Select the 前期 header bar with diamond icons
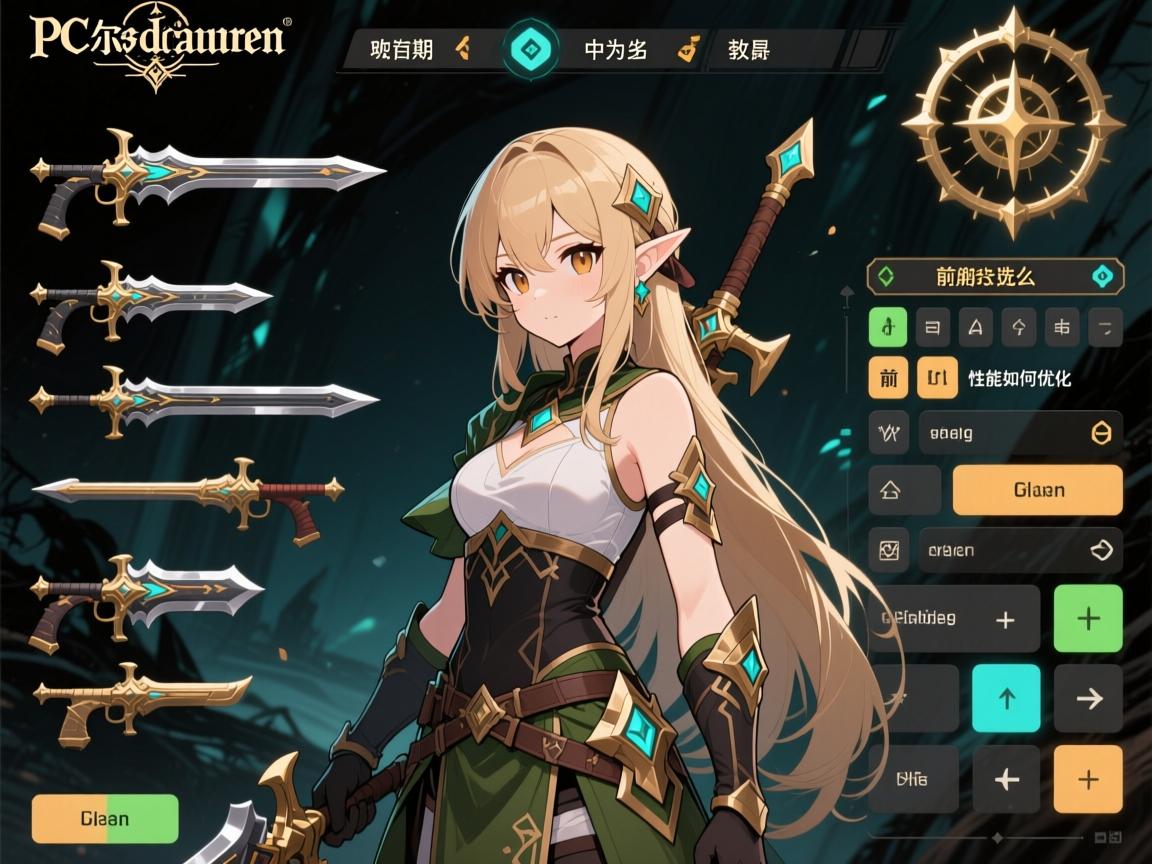 995,276
